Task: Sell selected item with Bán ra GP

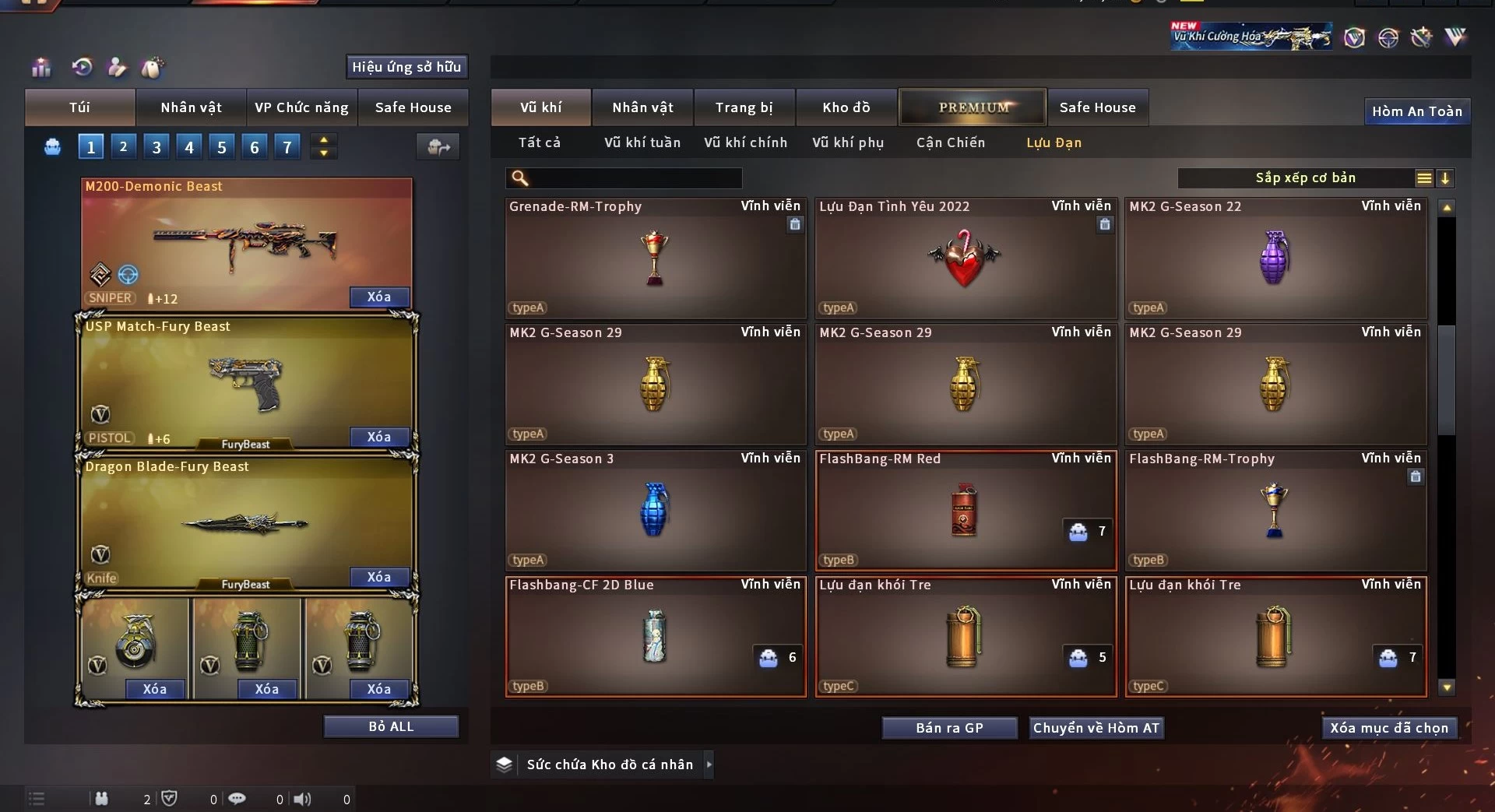Action: [949, 728]
